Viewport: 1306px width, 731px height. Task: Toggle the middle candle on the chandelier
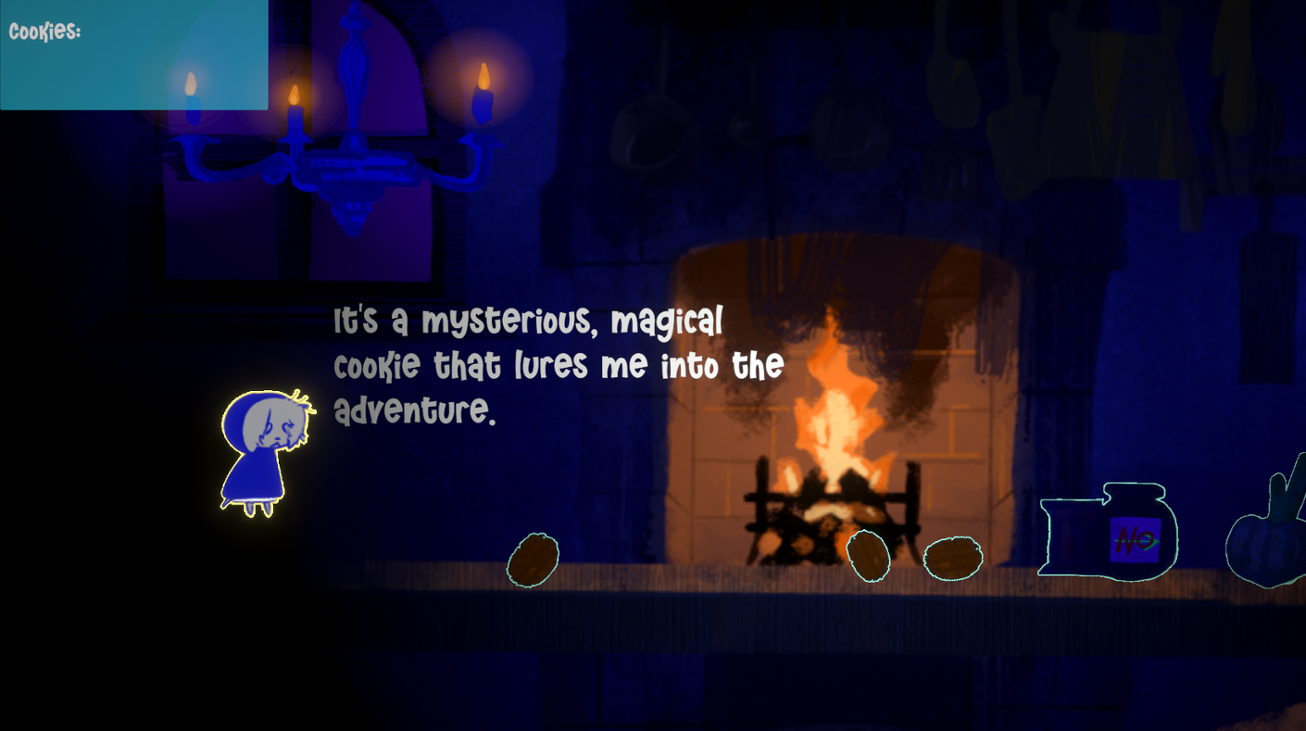[x=294, y=90]
